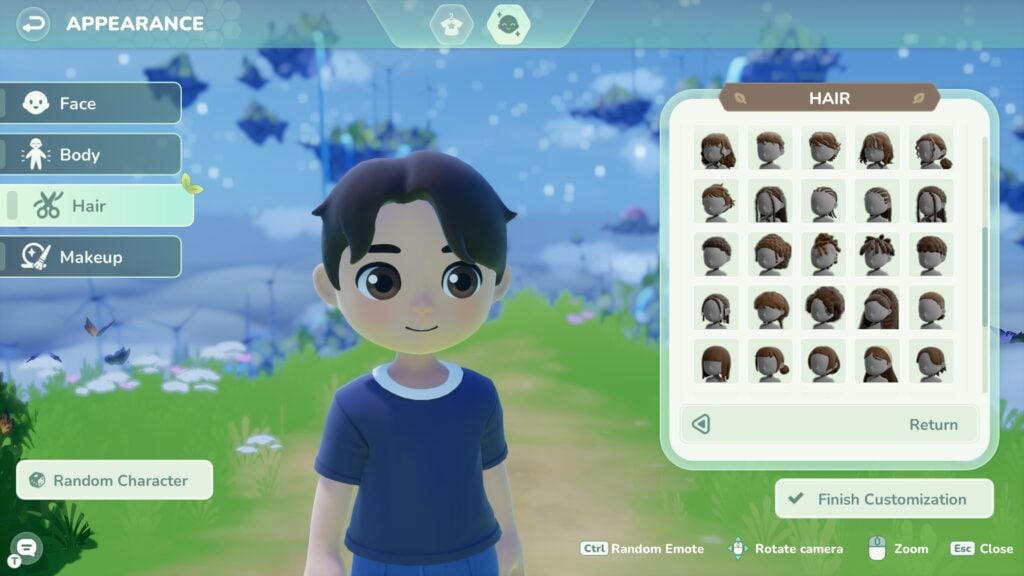1024x576 pixels.
Task: Open the Makeup category
Action: (90, 257)
